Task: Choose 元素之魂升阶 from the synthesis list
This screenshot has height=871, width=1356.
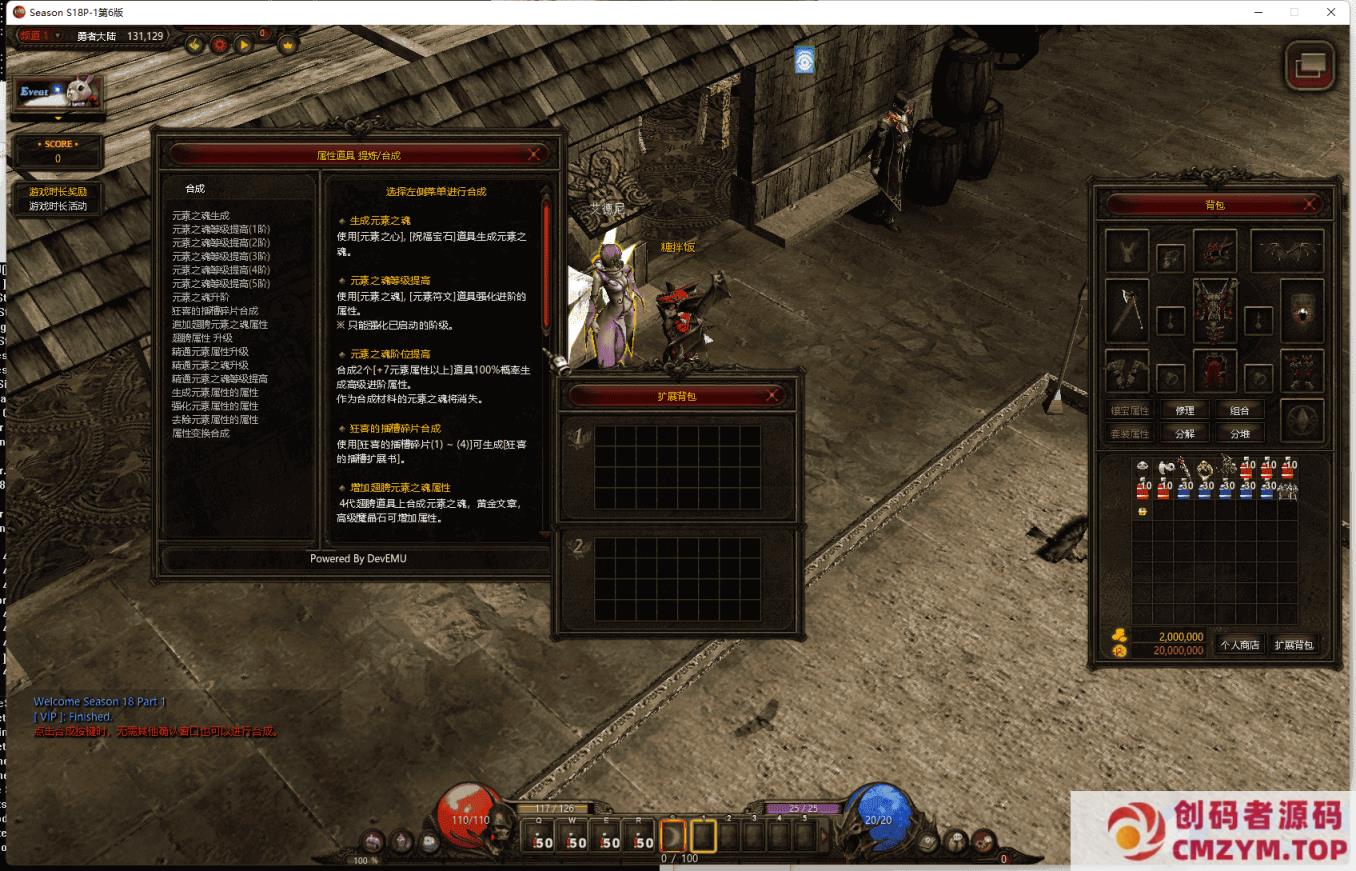Action: [x=201, y=297]
